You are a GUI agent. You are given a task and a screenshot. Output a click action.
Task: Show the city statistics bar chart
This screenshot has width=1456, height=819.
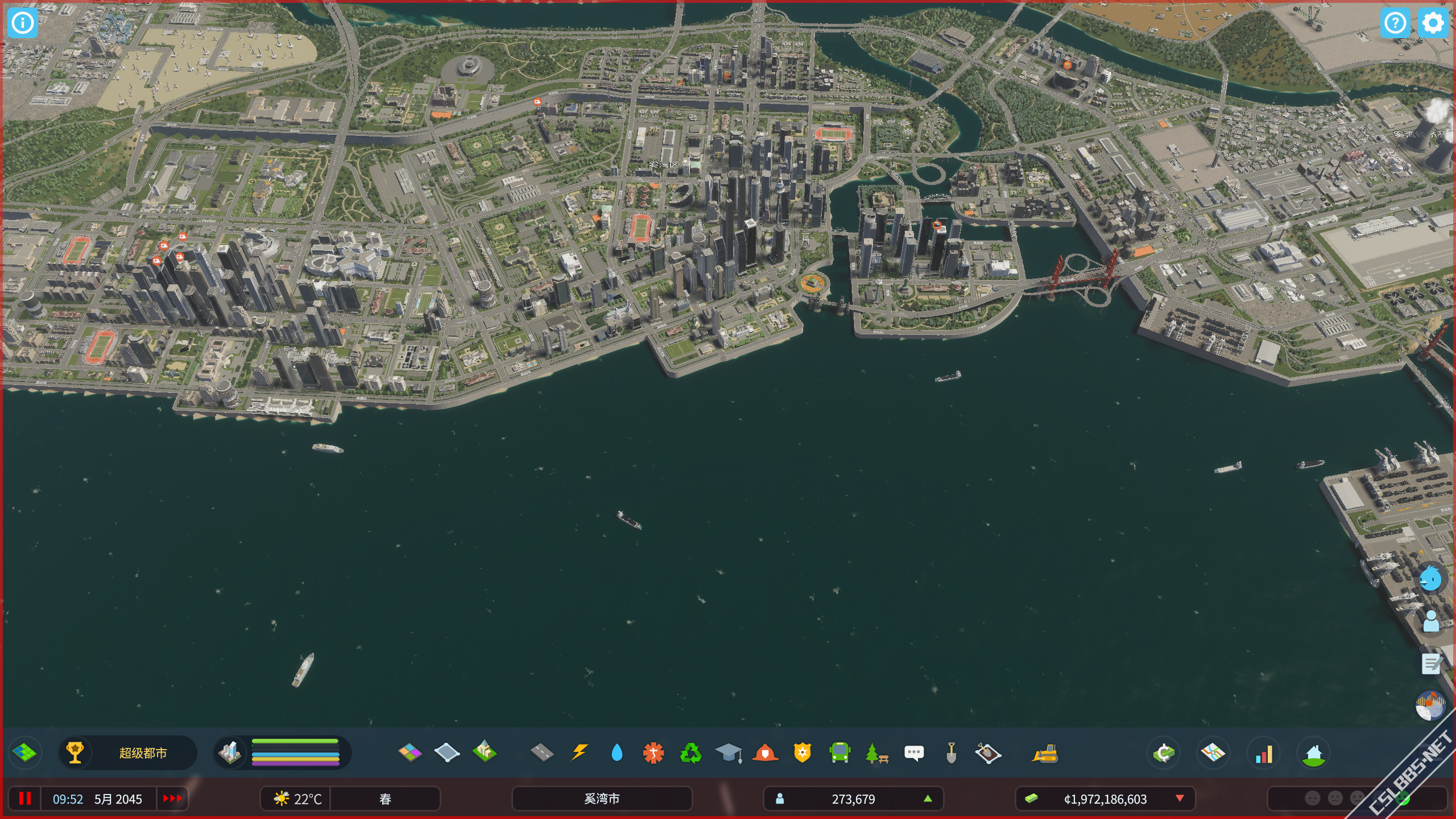click(1264, 752)
